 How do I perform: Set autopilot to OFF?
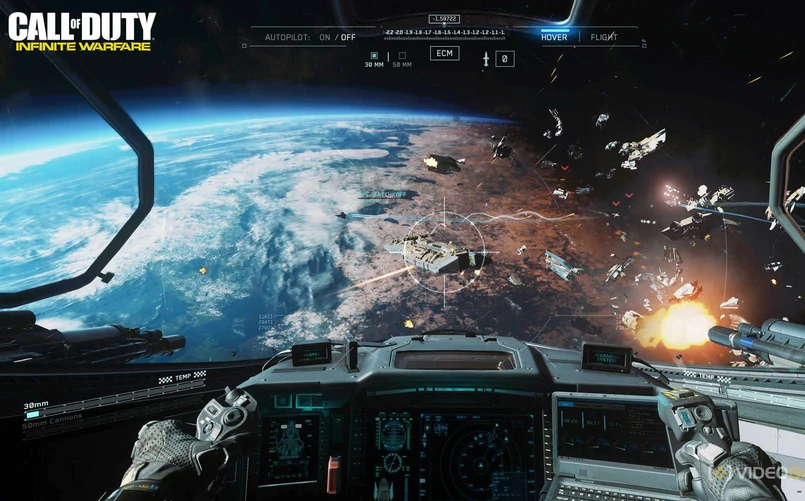pyautogui.click(x=348, y=37)
